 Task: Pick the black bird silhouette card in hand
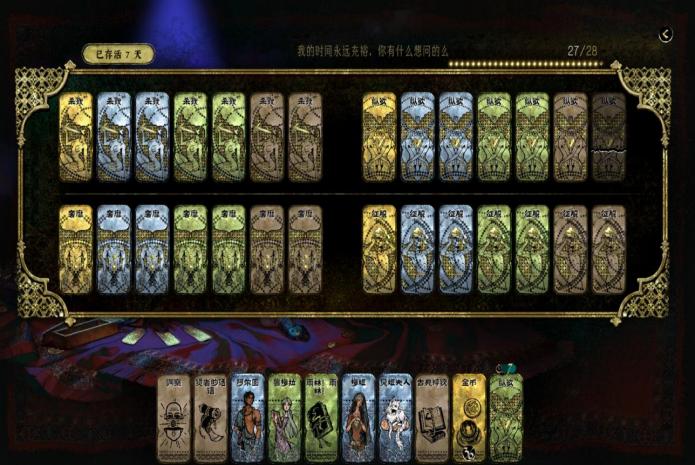coord(210,418)
